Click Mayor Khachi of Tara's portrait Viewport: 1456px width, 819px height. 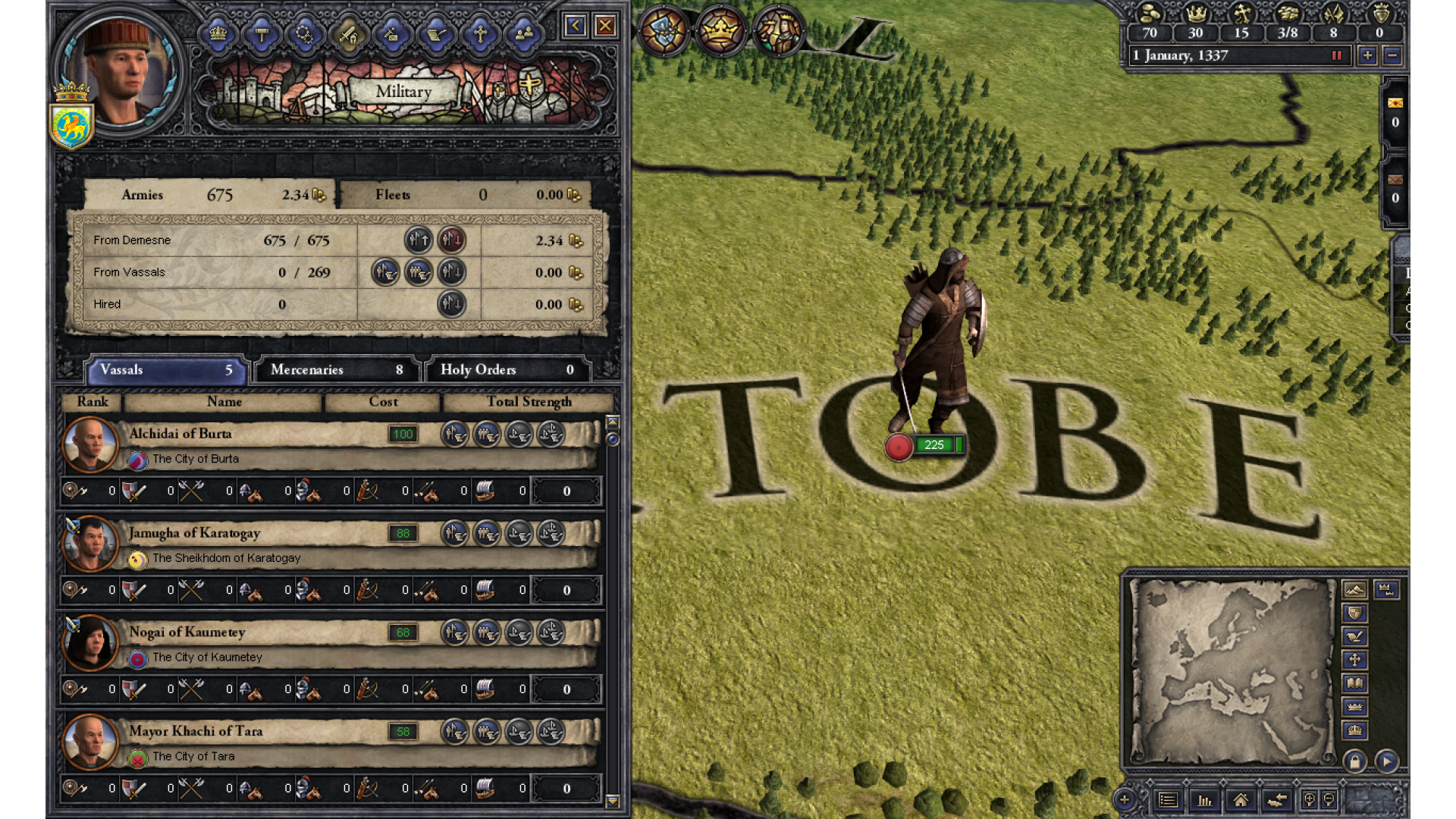pos(90,741)
